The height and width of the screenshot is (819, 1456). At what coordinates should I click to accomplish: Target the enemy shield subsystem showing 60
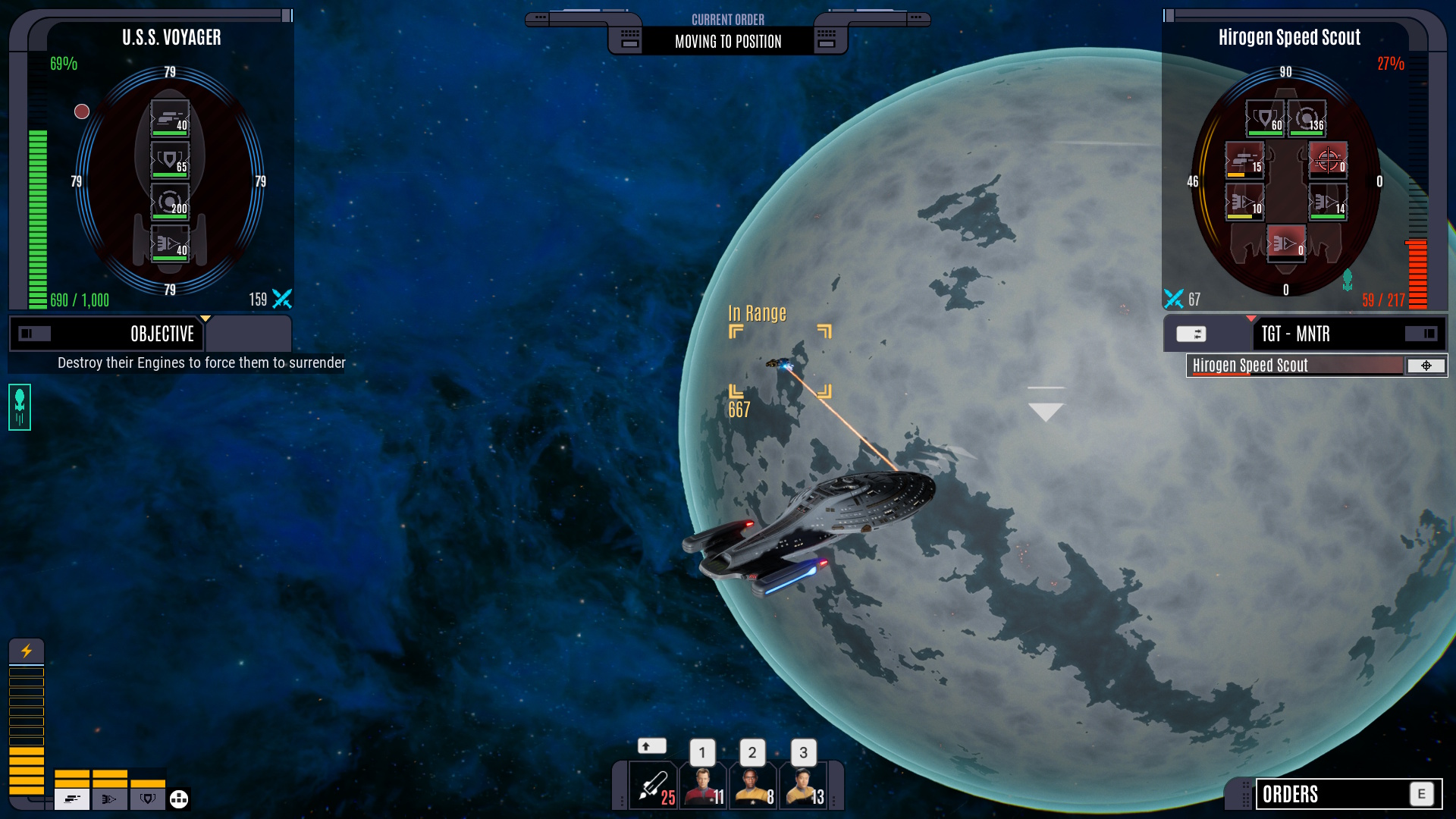tap(1265, 118)
